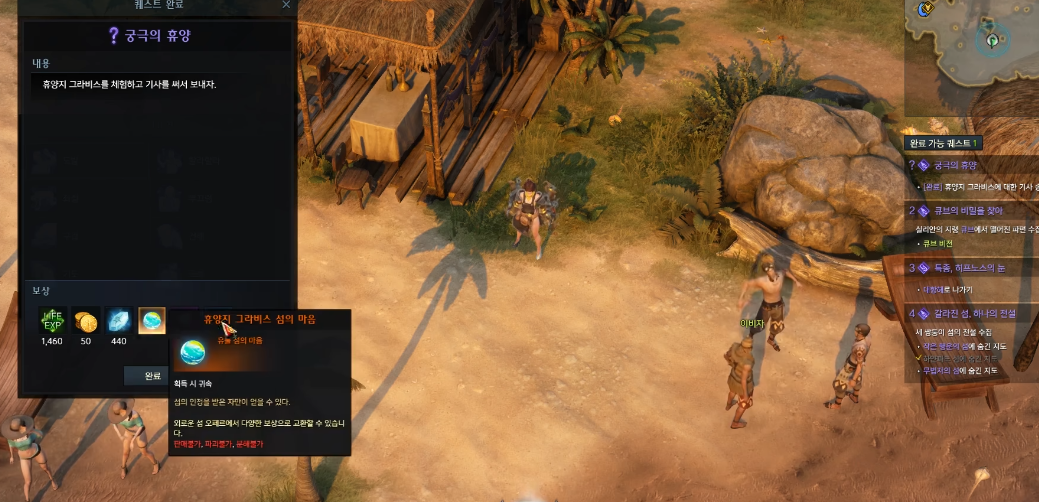Click the gold coins reward icon
The width and height of the screenshot is (1039, 502).
tap(86, 321)
